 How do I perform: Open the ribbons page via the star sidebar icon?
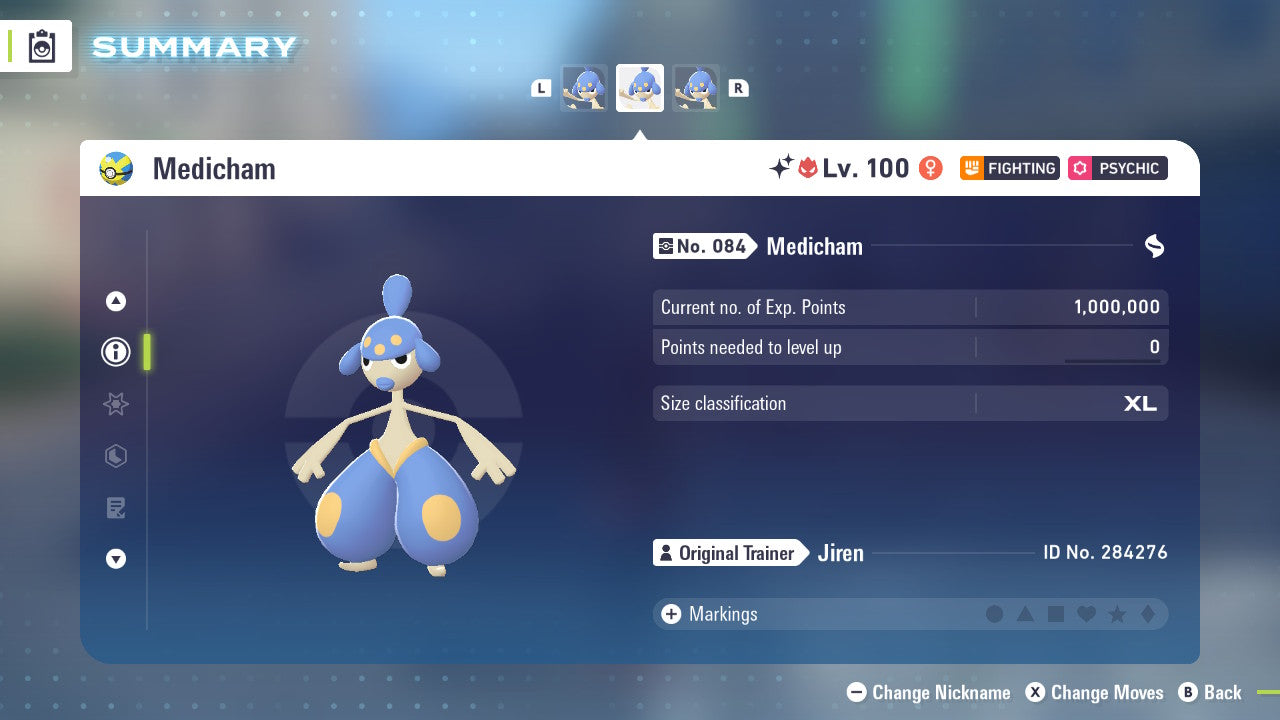tap(115, 404)
